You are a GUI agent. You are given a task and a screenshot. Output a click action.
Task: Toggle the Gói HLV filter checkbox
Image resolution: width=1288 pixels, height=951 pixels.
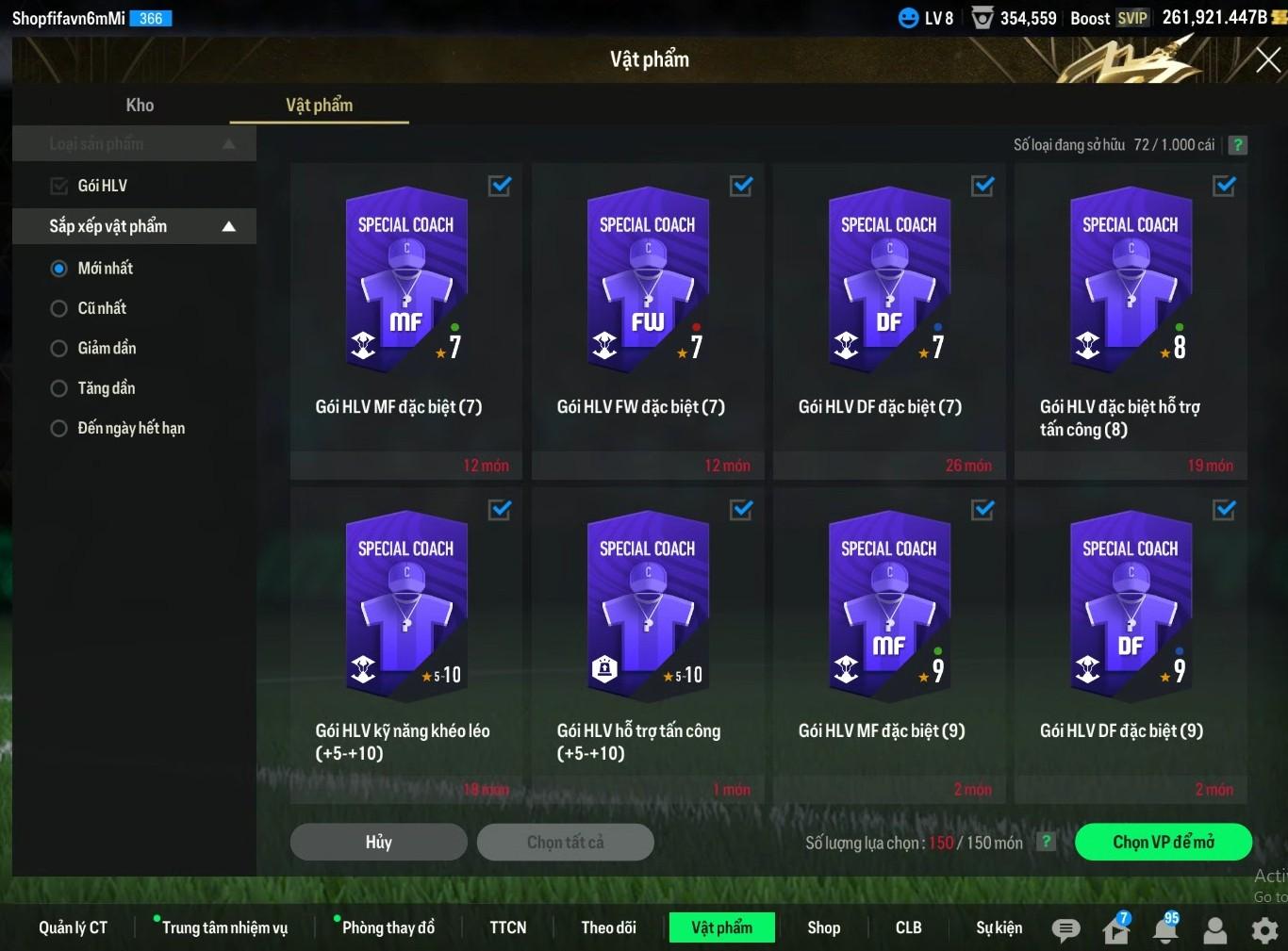coord(59,186)
